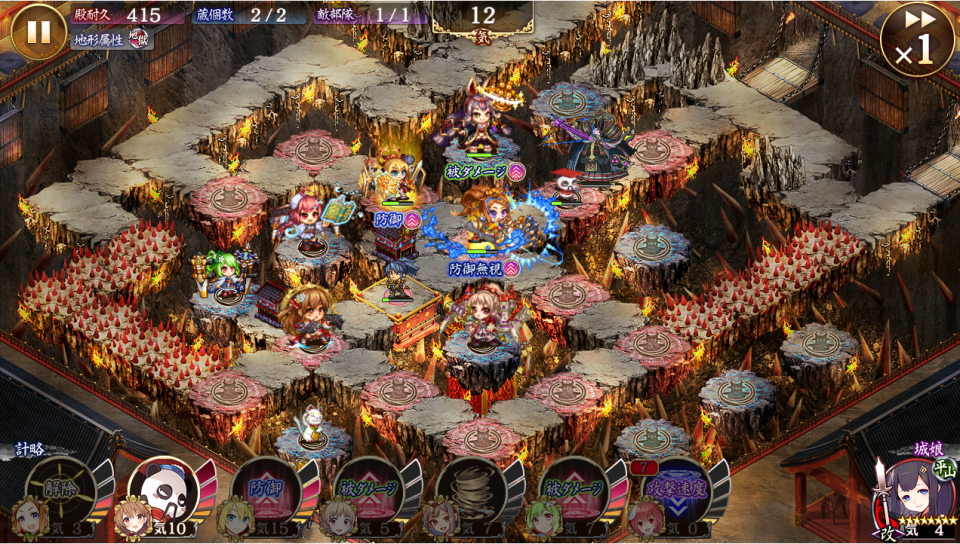Activate the 攻撃速度 stratagem skill
This screenshot has width=960, height=544.
676,490
